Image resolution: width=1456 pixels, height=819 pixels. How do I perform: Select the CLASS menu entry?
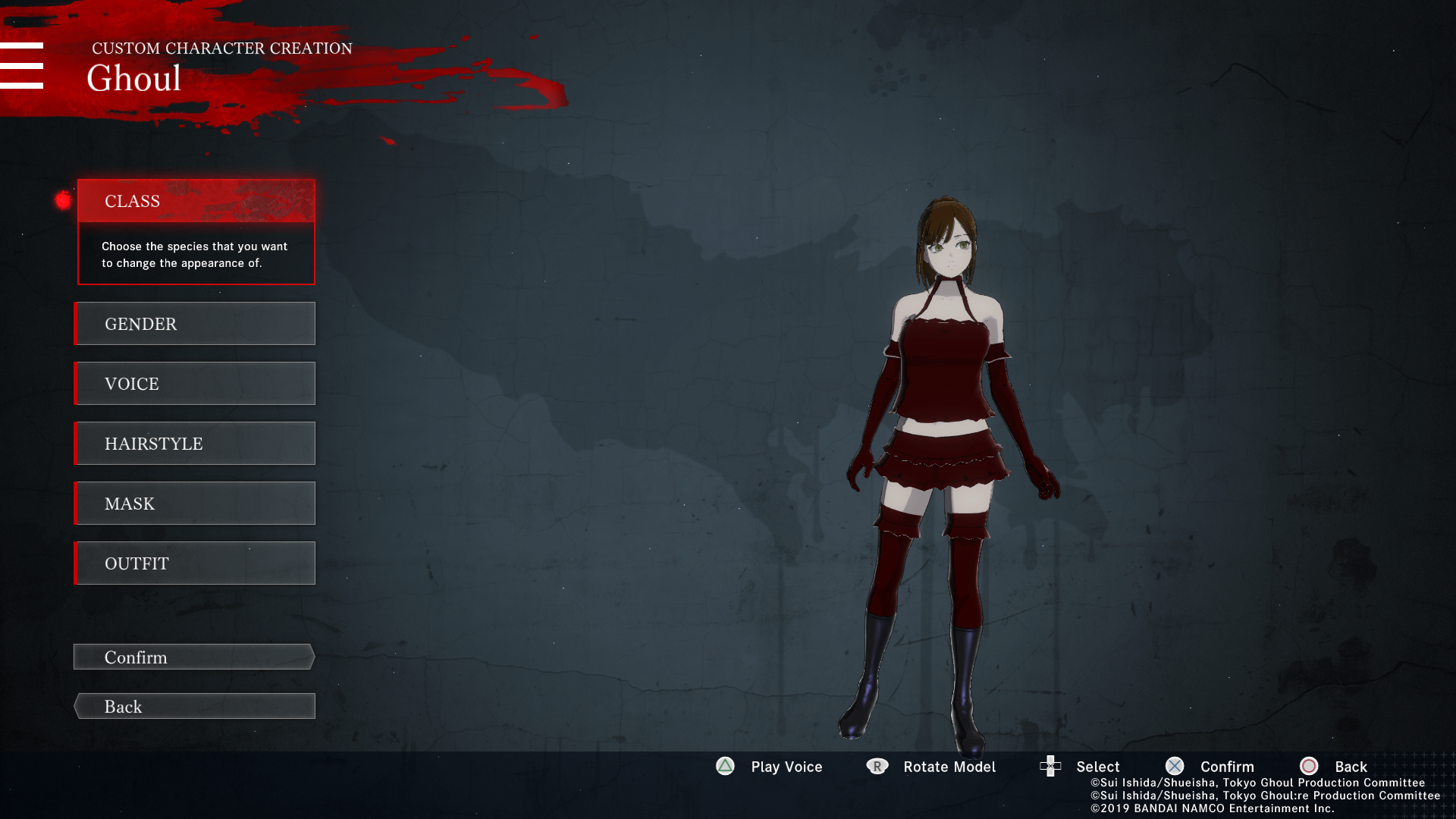[x=196, y=201]
